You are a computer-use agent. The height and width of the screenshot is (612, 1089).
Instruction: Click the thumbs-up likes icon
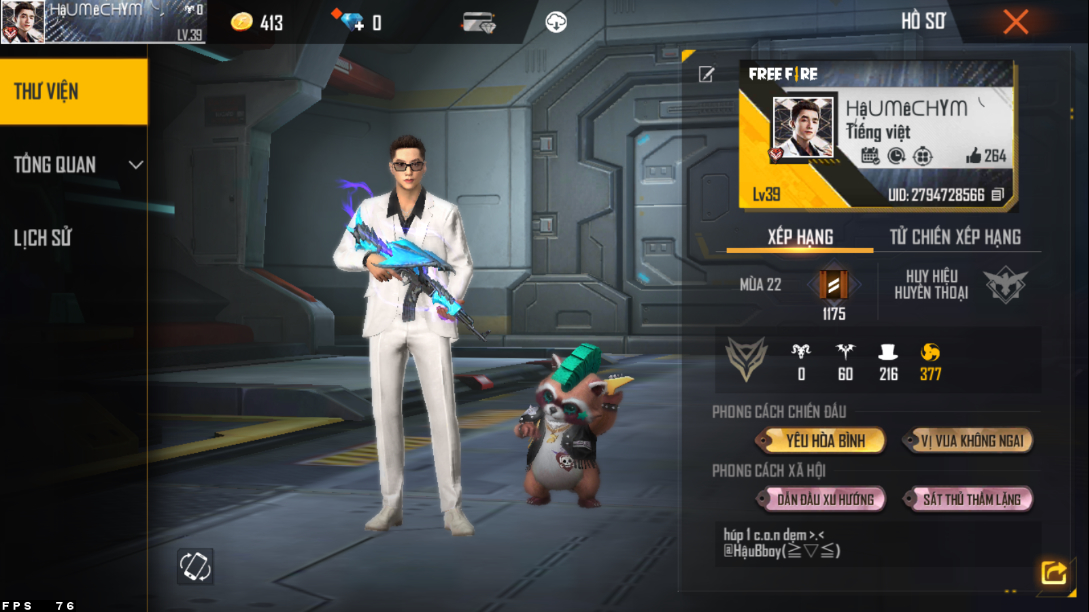(x=973, y=156)
